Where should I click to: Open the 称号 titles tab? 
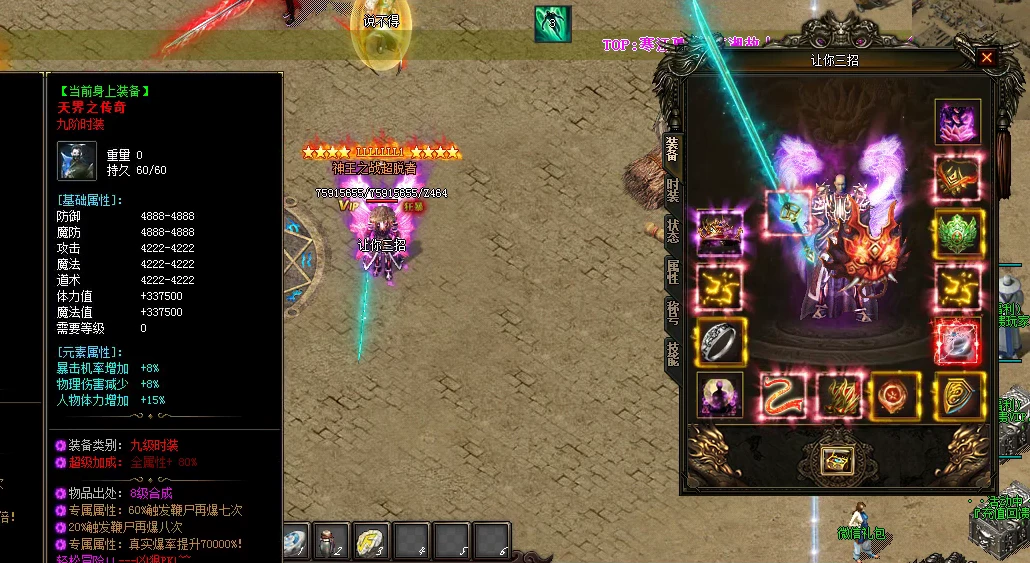(672, 312)
